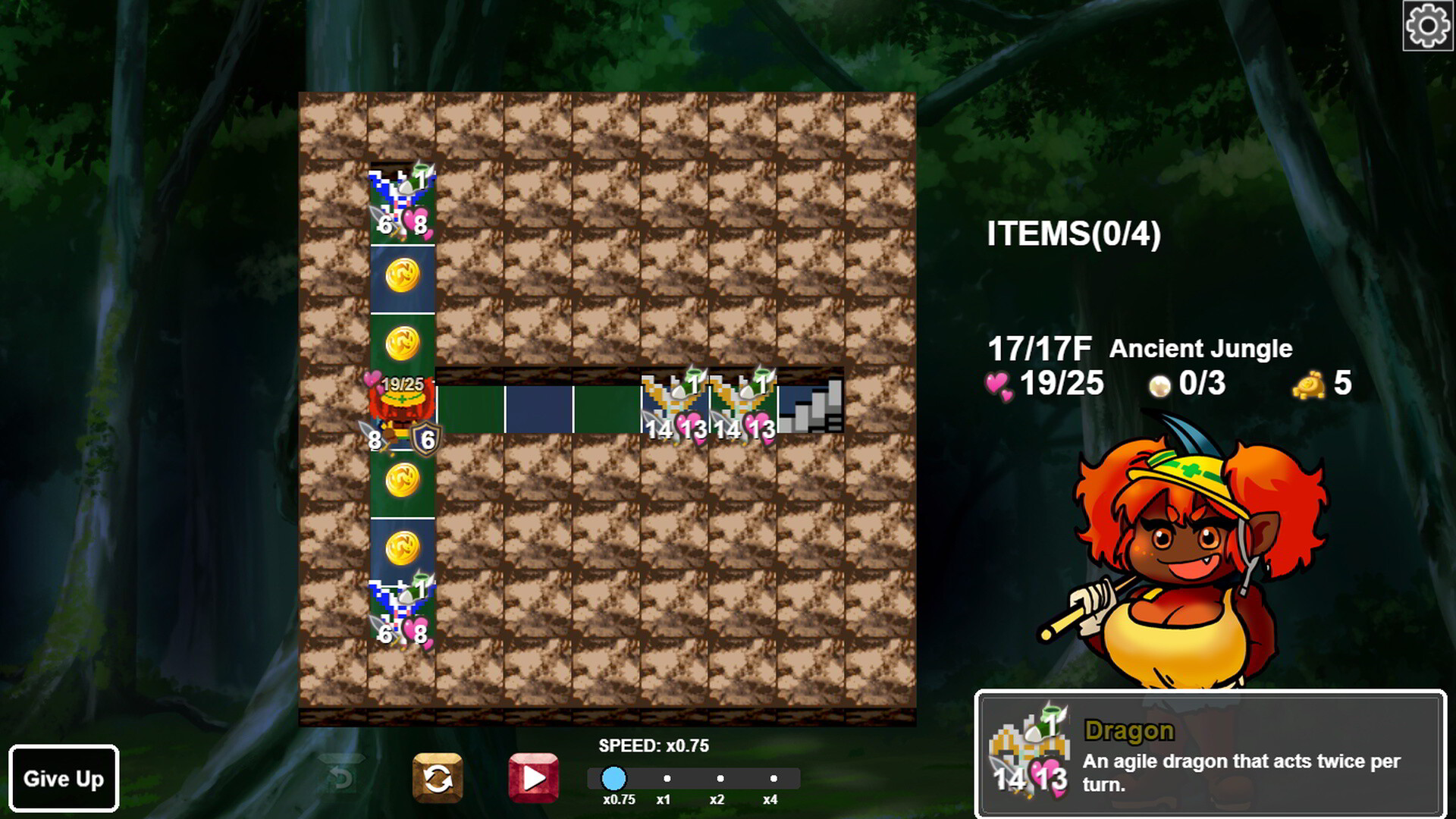
Task: Click the leftmost Dragon unit on the board
Action: pos(675,402)
